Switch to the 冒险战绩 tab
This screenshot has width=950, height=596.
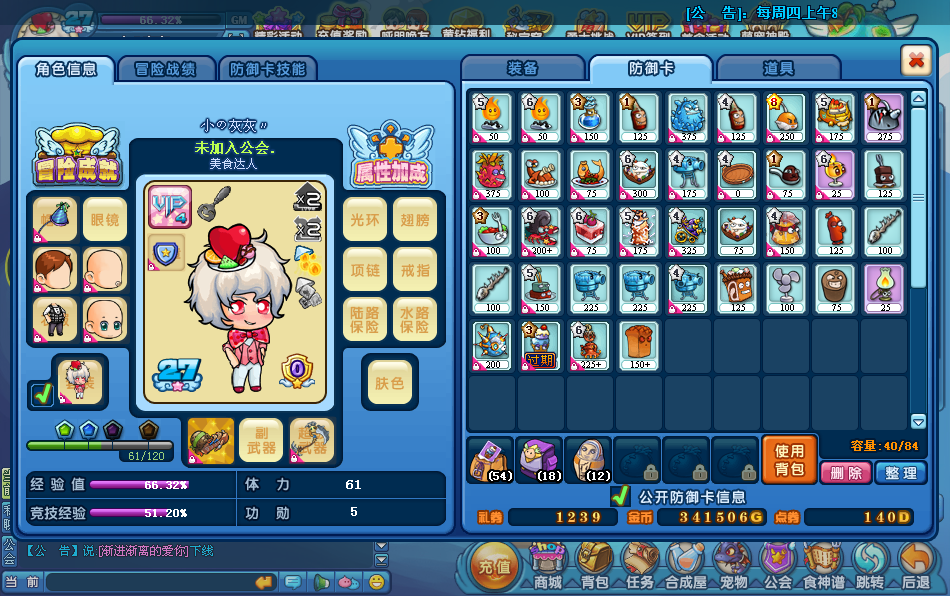166,69
